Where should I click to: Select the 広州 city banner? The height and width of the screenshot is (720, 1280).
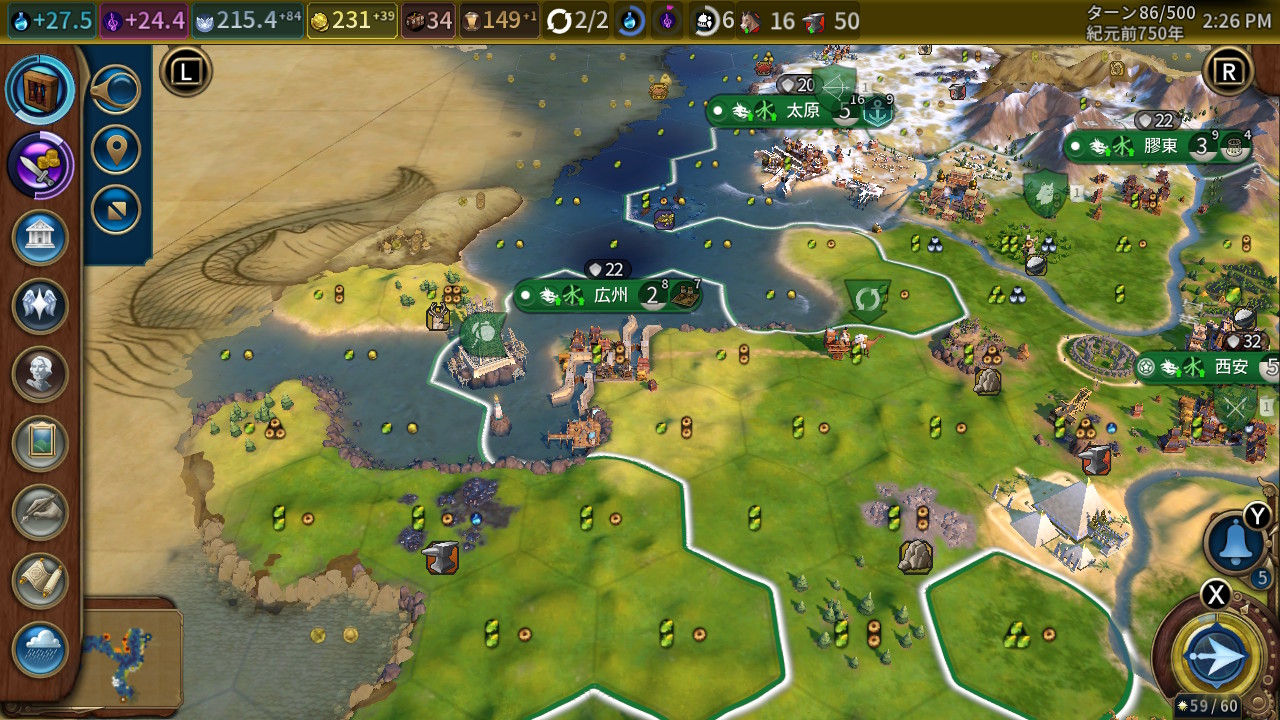[x=609, y=295]
